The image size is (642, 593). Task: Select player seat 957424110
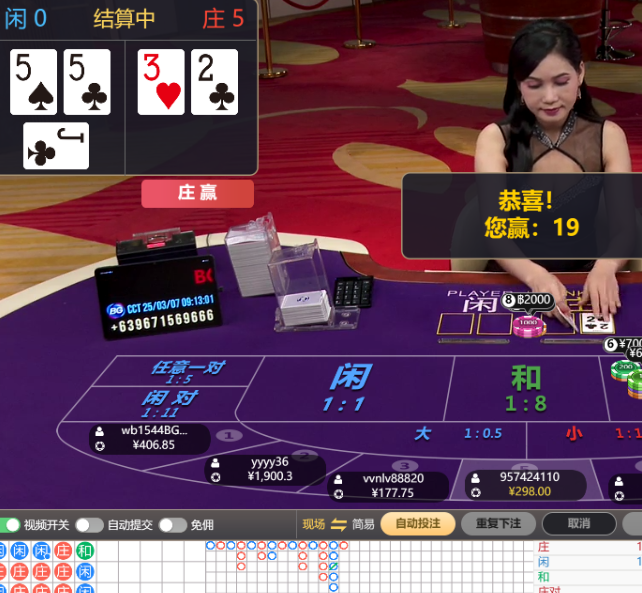pyautogui.click(x=527, y=484)
